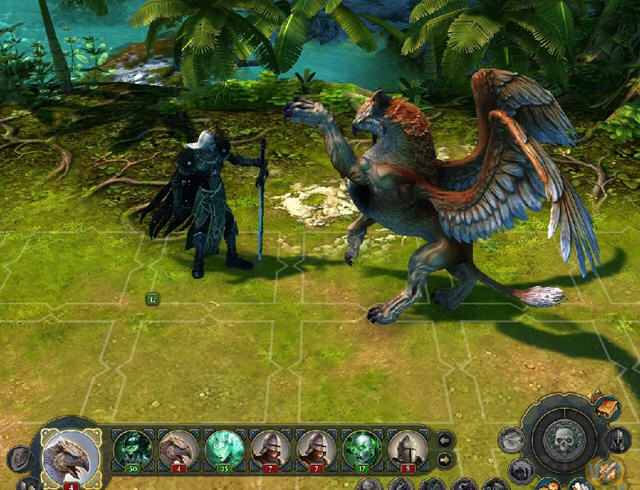
Task: Select the helmeted unit with 8 stack
Action: 407,448
